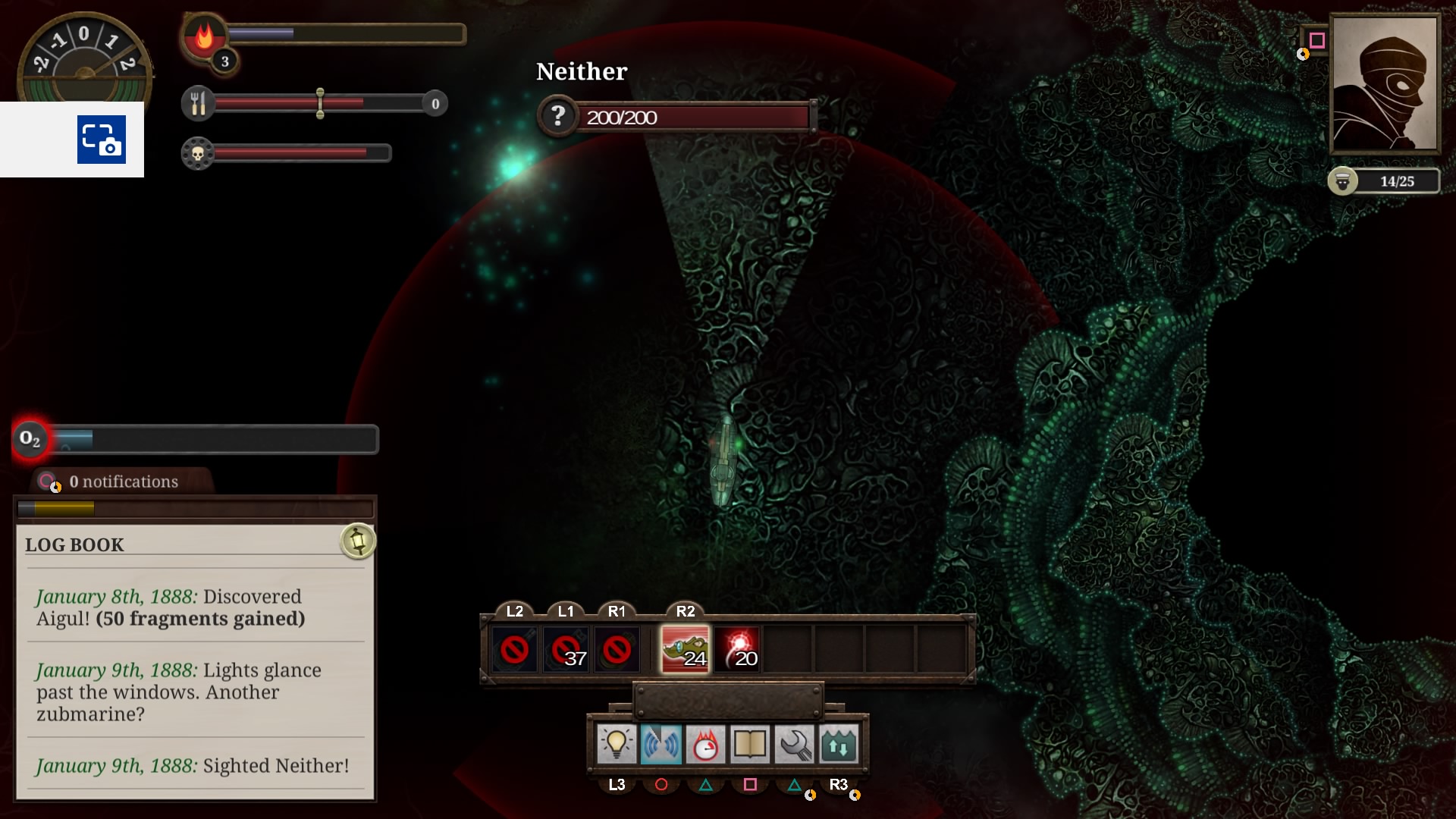Select the crocodile item in slot R2

[x=685, y=649]
